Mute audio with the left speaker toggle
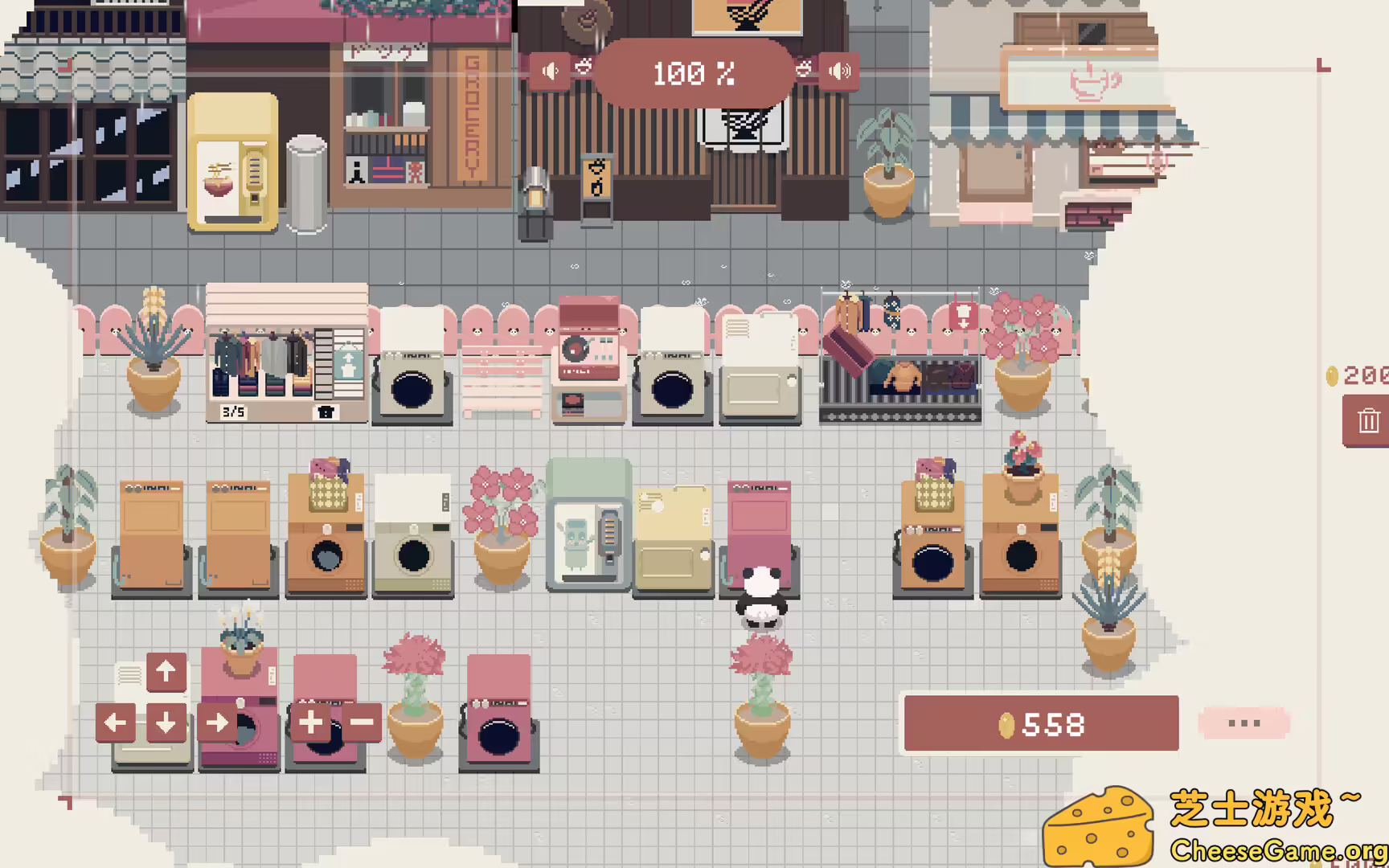Image resolution: width=1389 pixels, height=868 pixels. tap(550, 71)
